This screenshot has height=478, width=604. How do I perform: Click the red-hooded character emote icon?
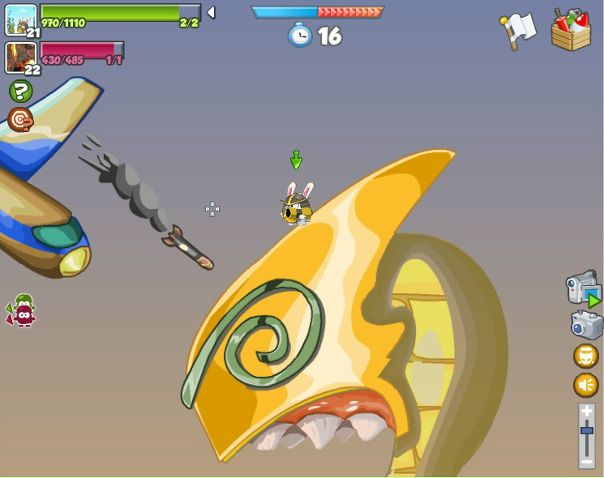(22, 311)
